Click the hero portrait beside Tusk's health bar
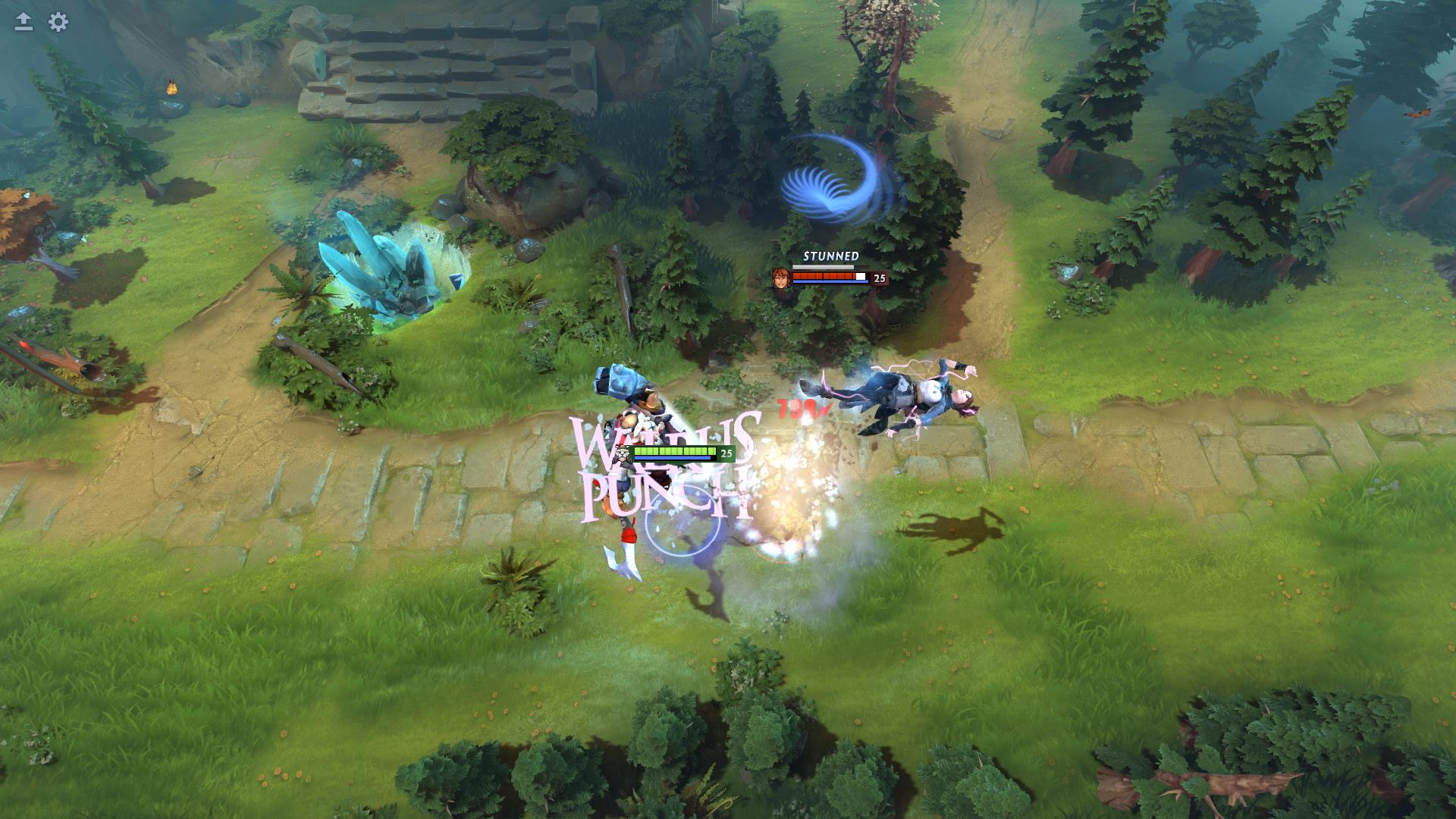 coord(622,454)
